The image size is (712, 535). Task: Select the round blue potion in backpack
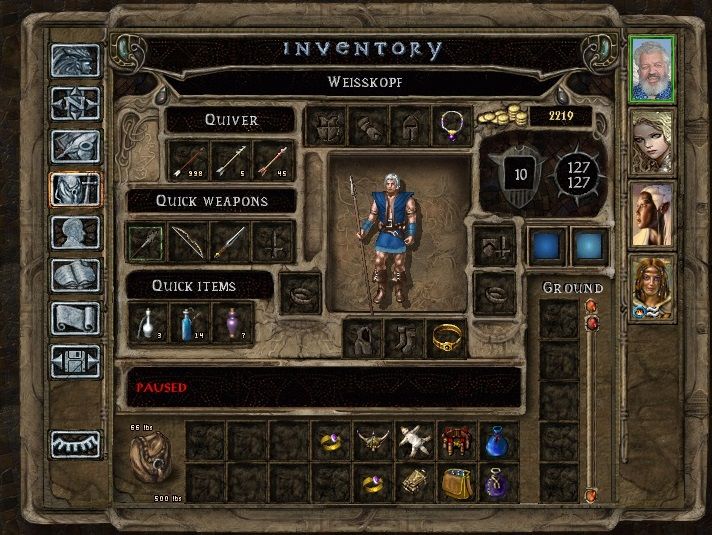497,441
